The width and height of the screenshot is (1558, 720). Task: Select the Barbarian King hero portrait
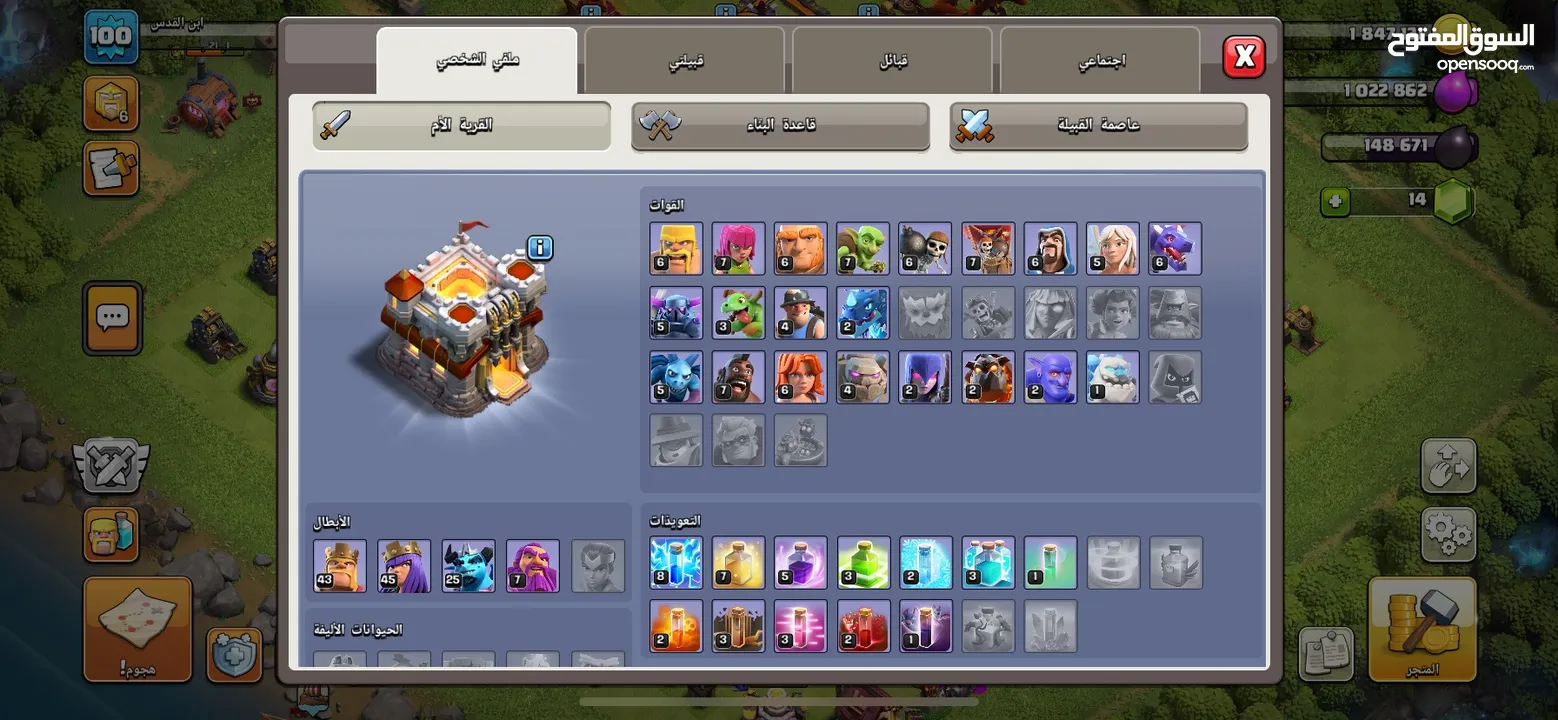coord(339,564)
